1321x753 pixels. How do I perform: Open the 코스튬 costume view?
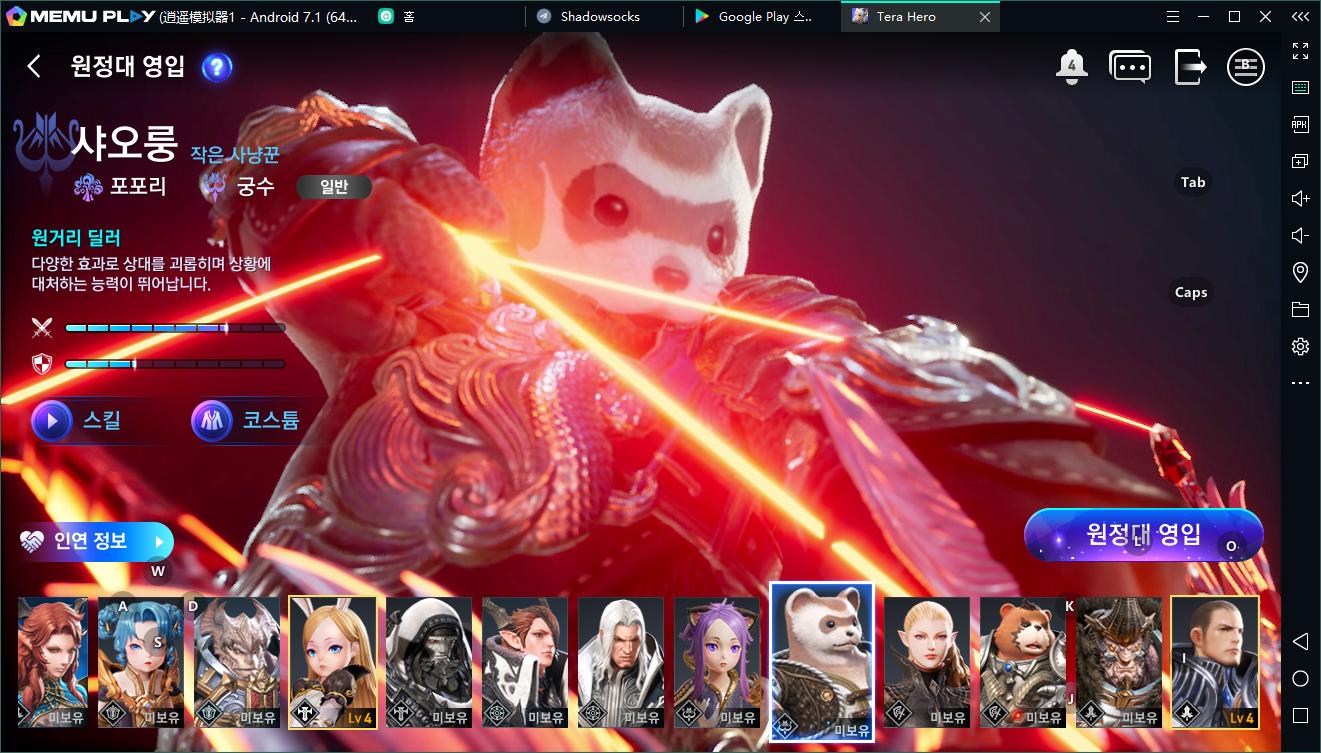point(248,421)
